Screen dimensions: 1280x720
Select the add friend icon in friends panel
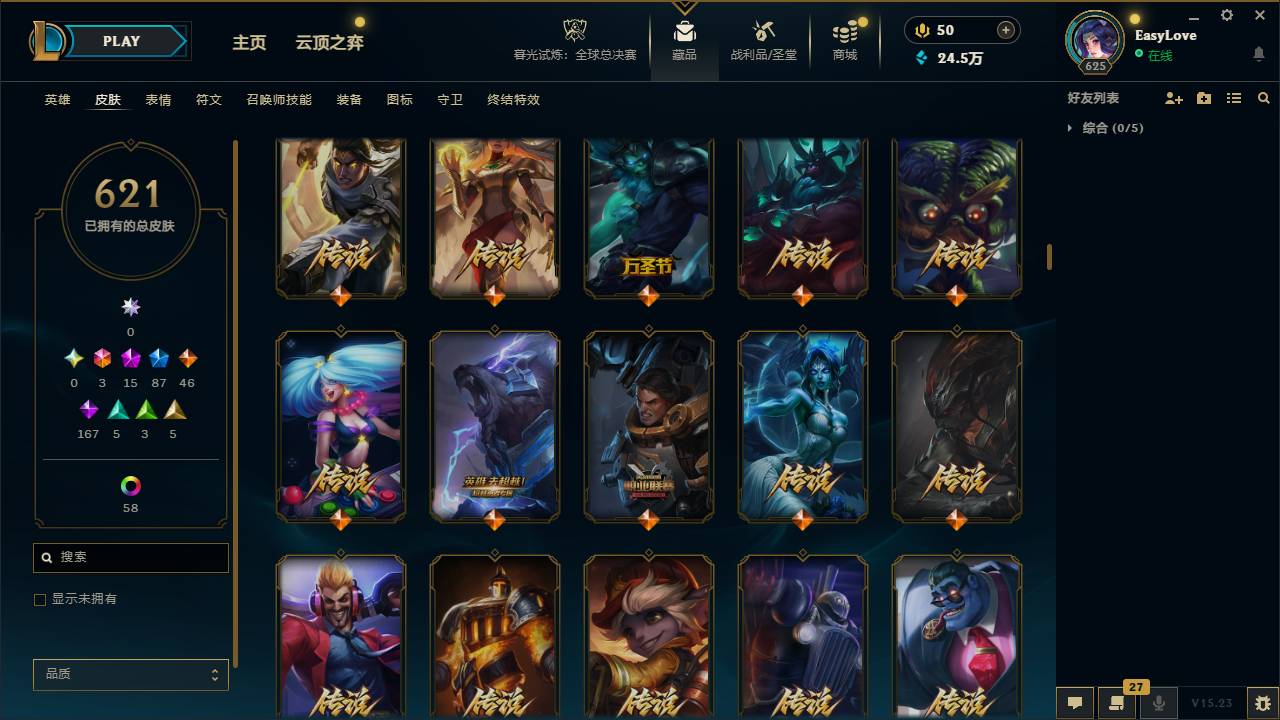click(x=1173, y=97)
